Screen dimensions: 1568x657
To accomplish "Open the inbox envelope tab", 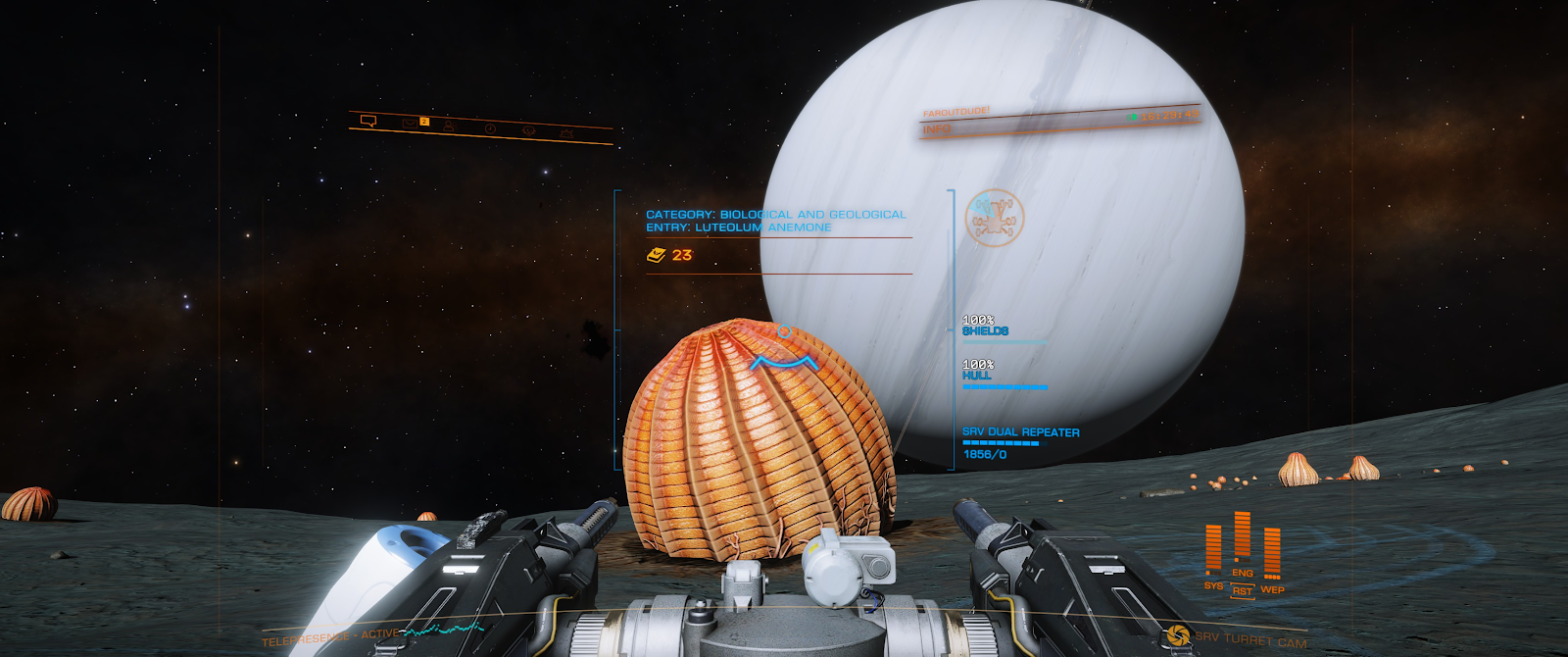I will point(410,123).
